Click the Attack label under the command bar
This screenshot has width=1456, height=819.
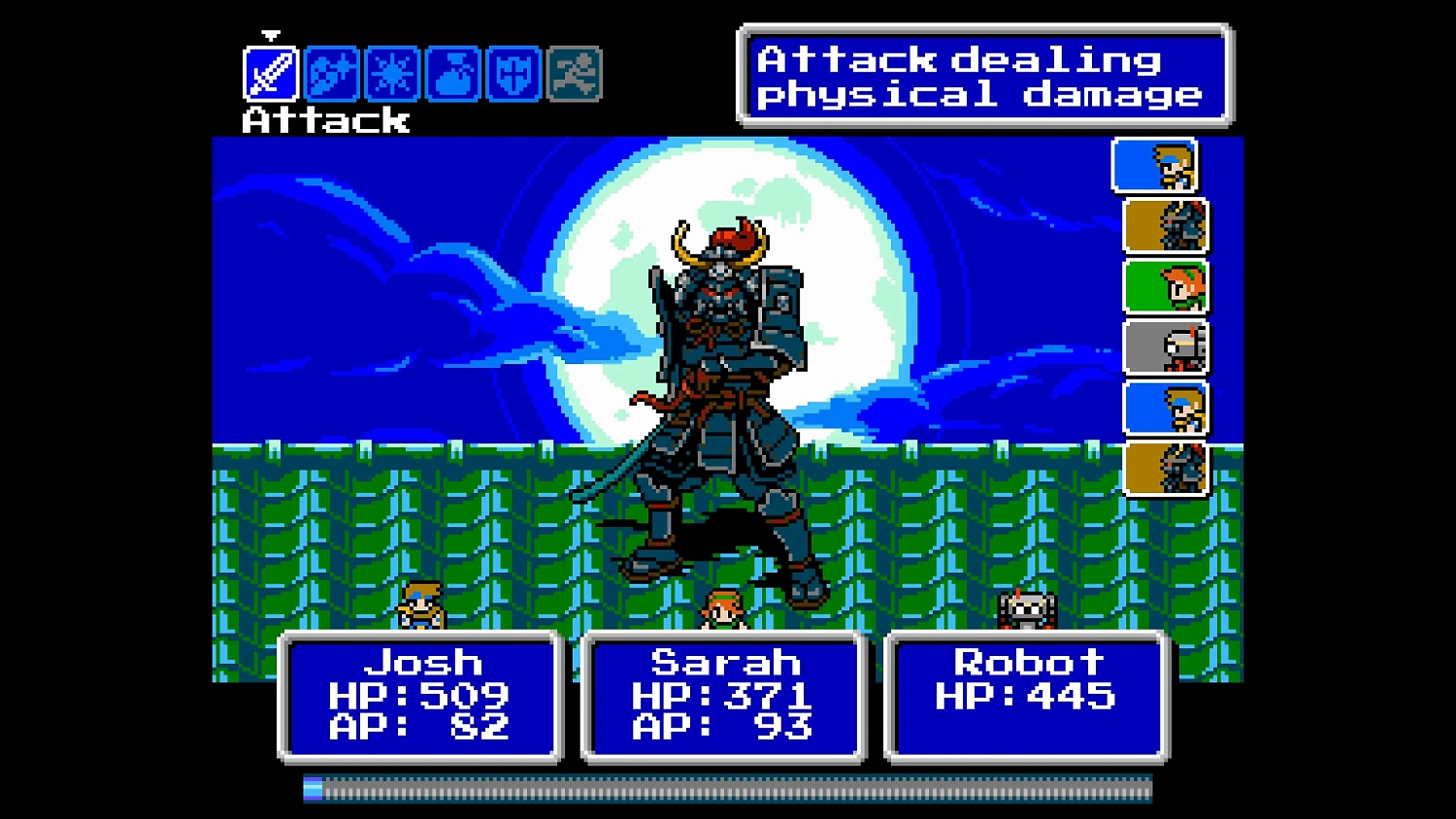pos(324,122)
